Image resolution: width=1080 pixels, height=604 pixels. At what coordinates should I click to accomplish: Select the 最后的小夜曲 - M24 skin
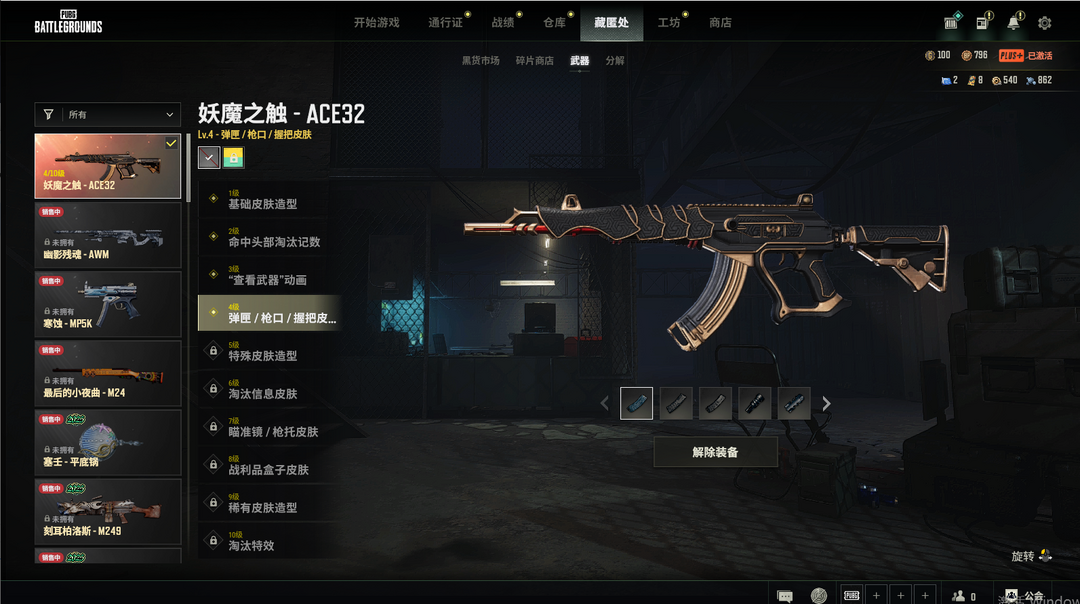[108, 372]
